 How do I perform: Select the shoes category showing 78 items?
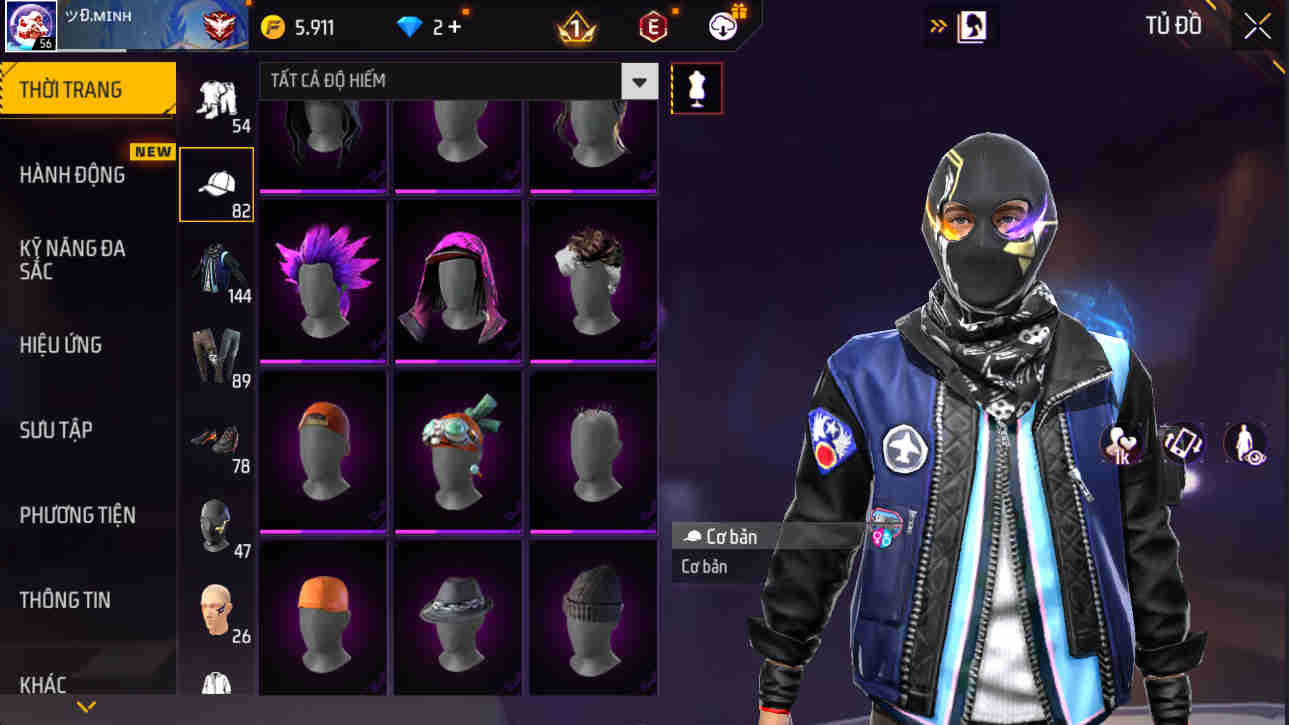[217, 440]
